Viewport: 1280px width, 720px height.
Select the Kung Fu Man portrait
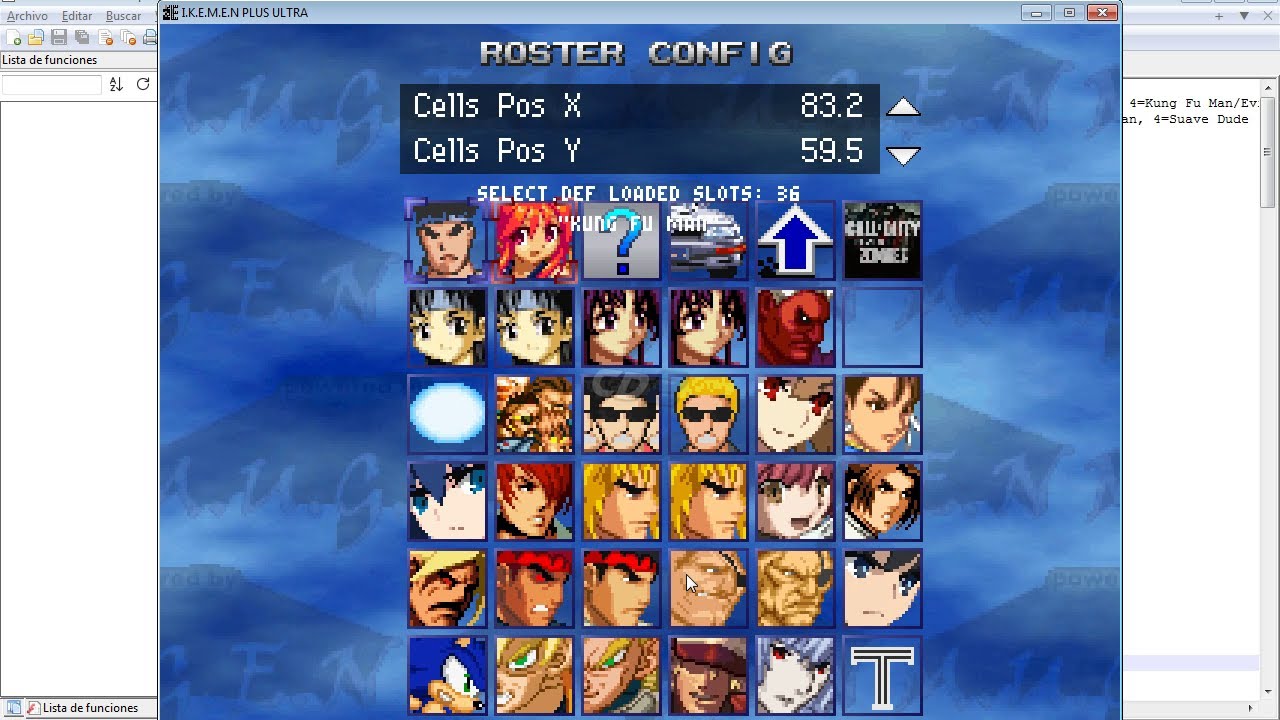click(x=447, y=241)
